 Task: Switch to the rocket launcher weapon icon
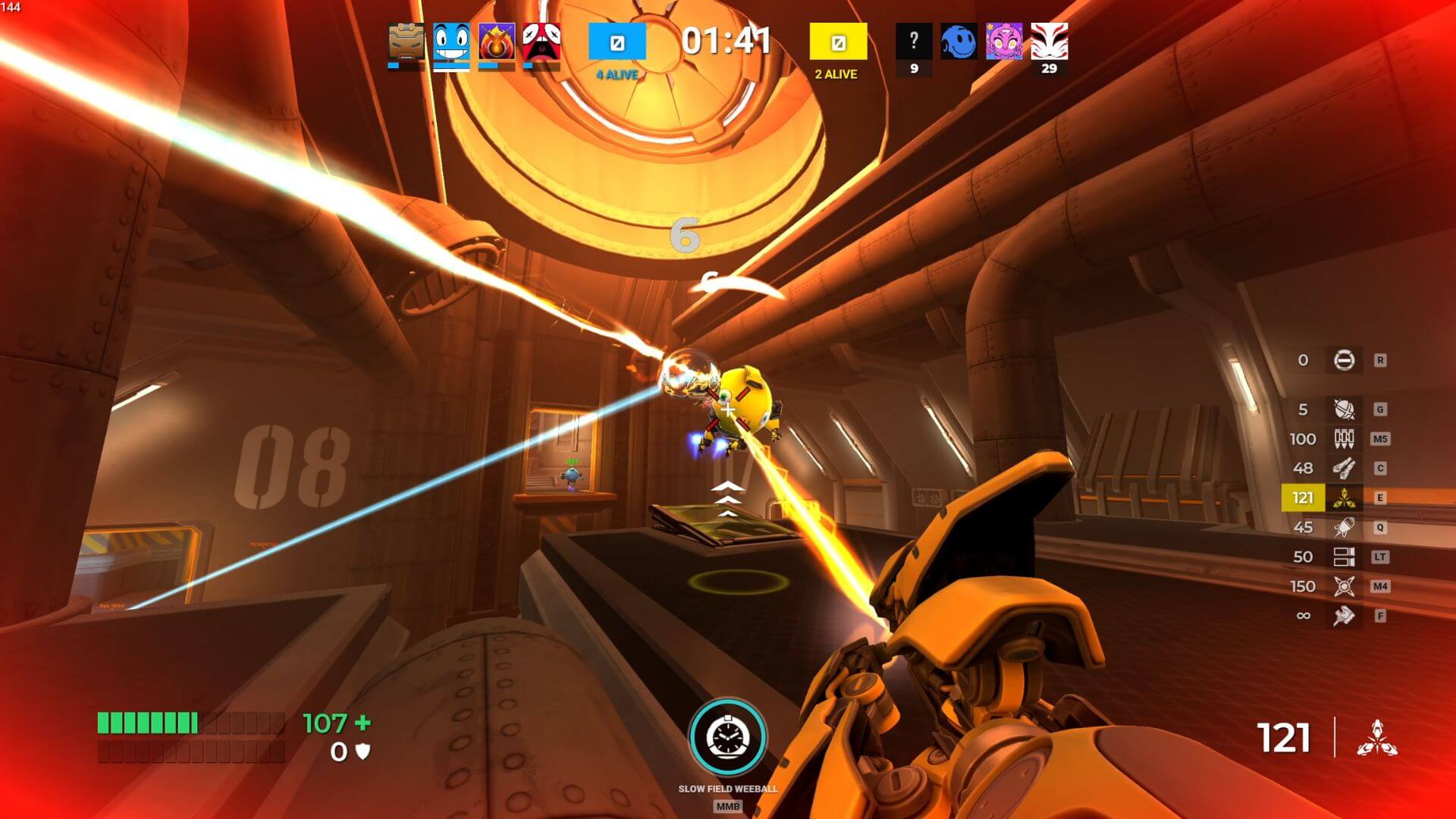[1344, 527]
